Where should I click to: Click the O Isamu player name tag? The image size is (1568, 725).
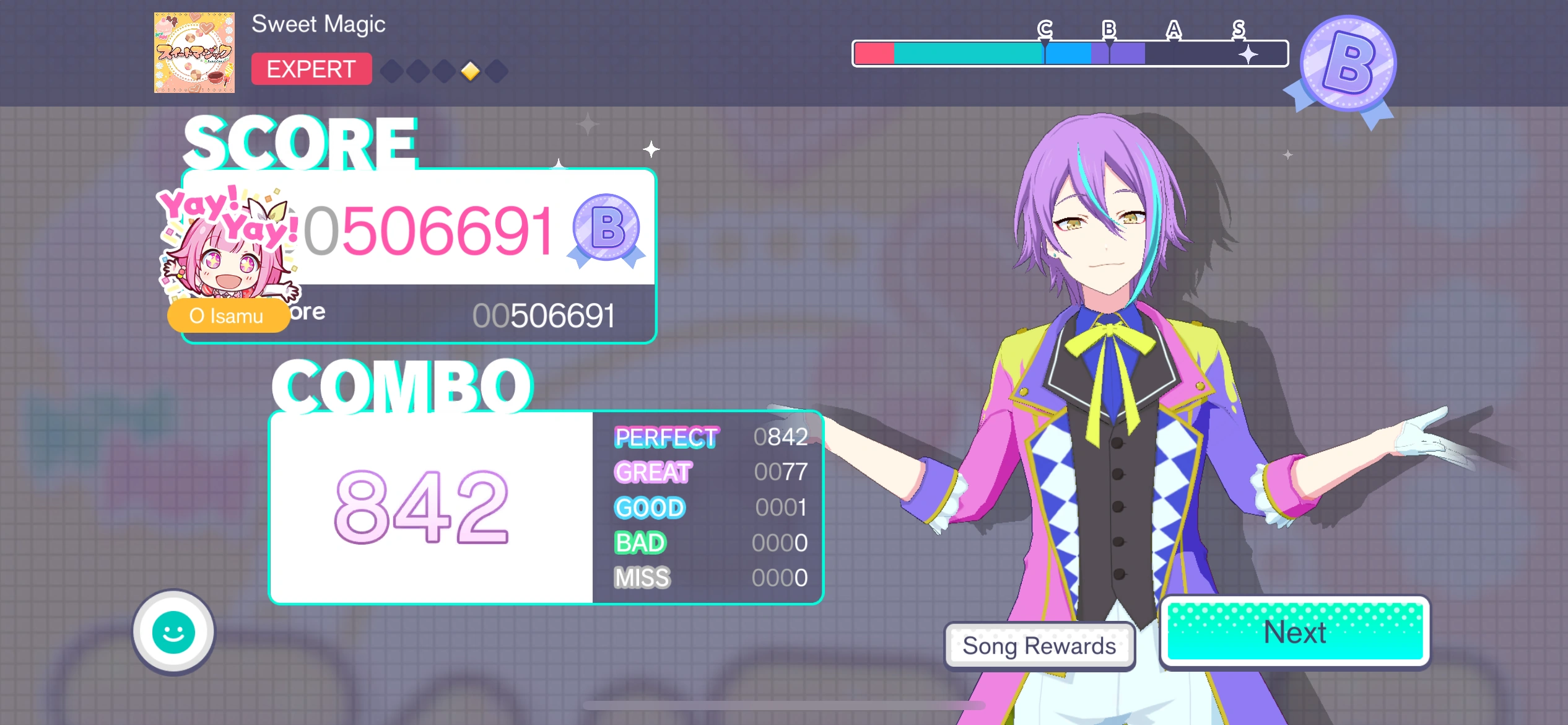227,317
